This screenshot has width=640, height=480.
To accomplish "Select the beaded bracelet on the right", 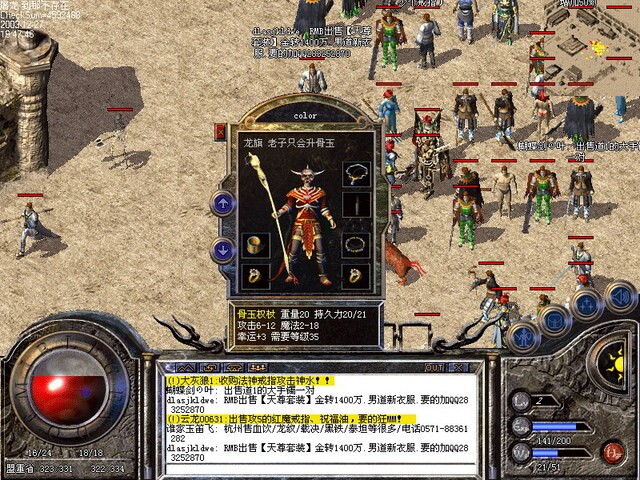I will (355, 243).
